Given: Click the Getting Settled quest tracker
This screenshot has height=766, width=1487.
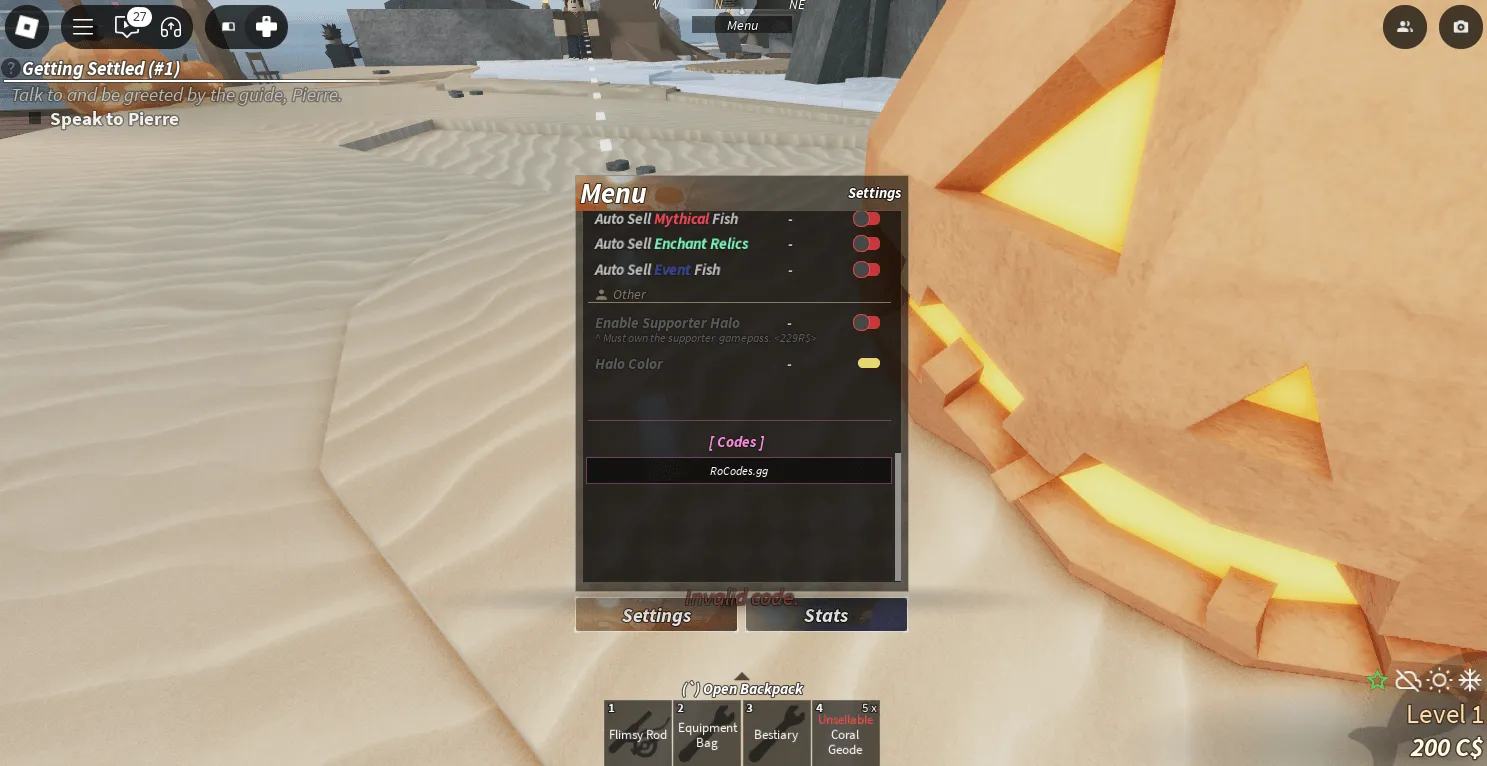Looking at the screenshot, I should tap(100, 69).
